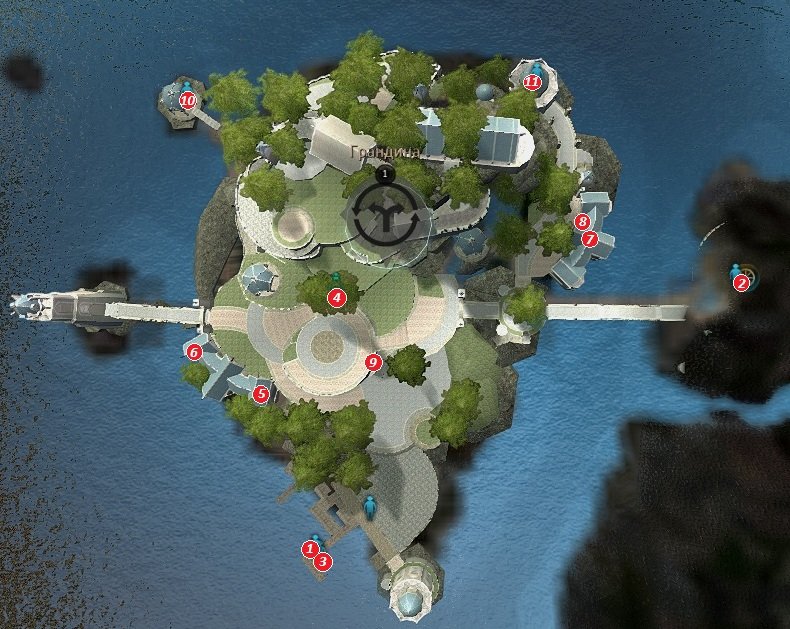Choose red map marker number 3

click(322, 562)
